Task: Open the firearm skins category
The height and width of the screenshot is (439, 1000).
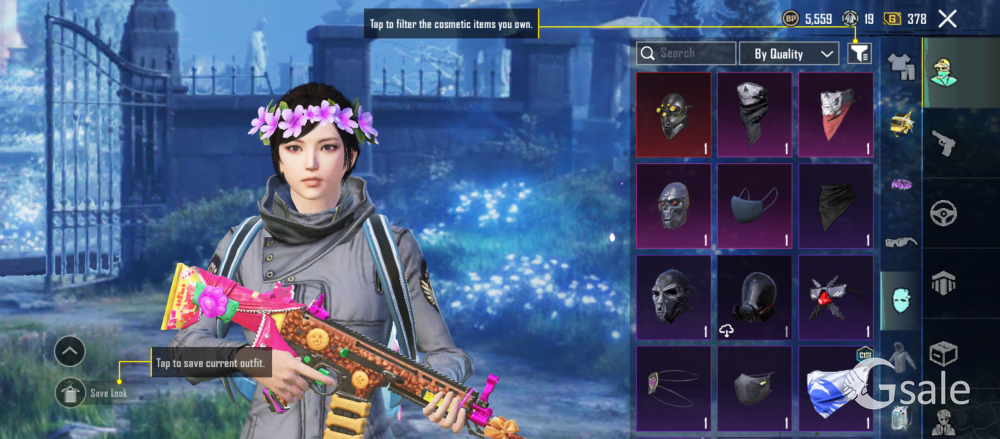Action: 943,145
